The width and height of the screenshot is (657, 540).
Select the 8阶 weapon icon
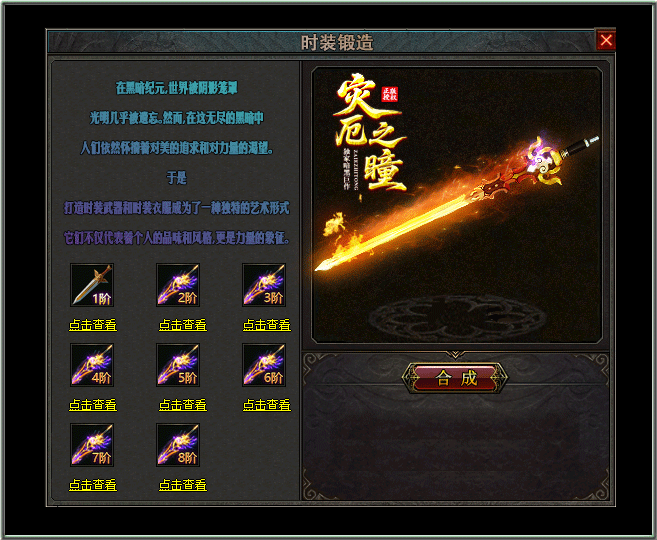[178, 445]
